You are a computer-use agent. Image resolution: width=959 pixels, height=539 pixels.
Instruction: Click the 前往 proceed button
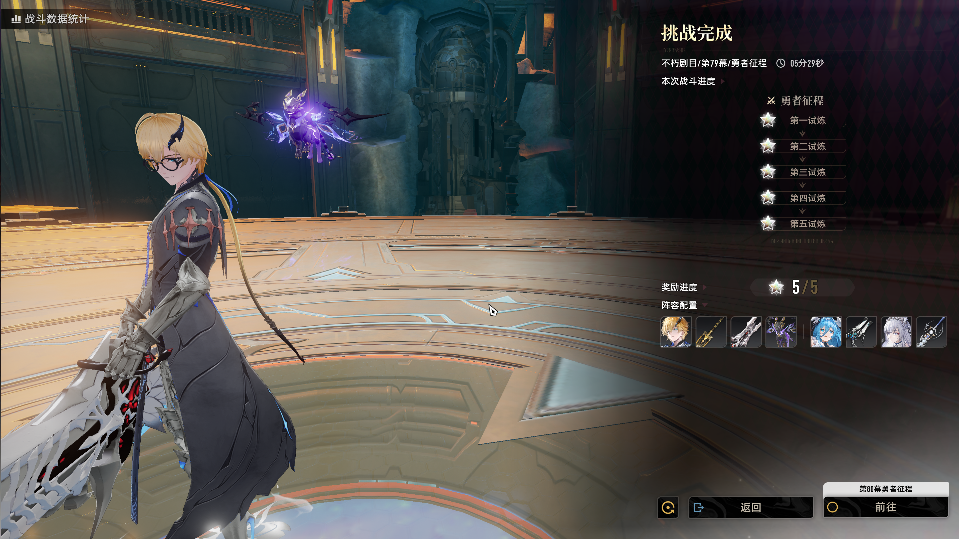coord(885,507)
